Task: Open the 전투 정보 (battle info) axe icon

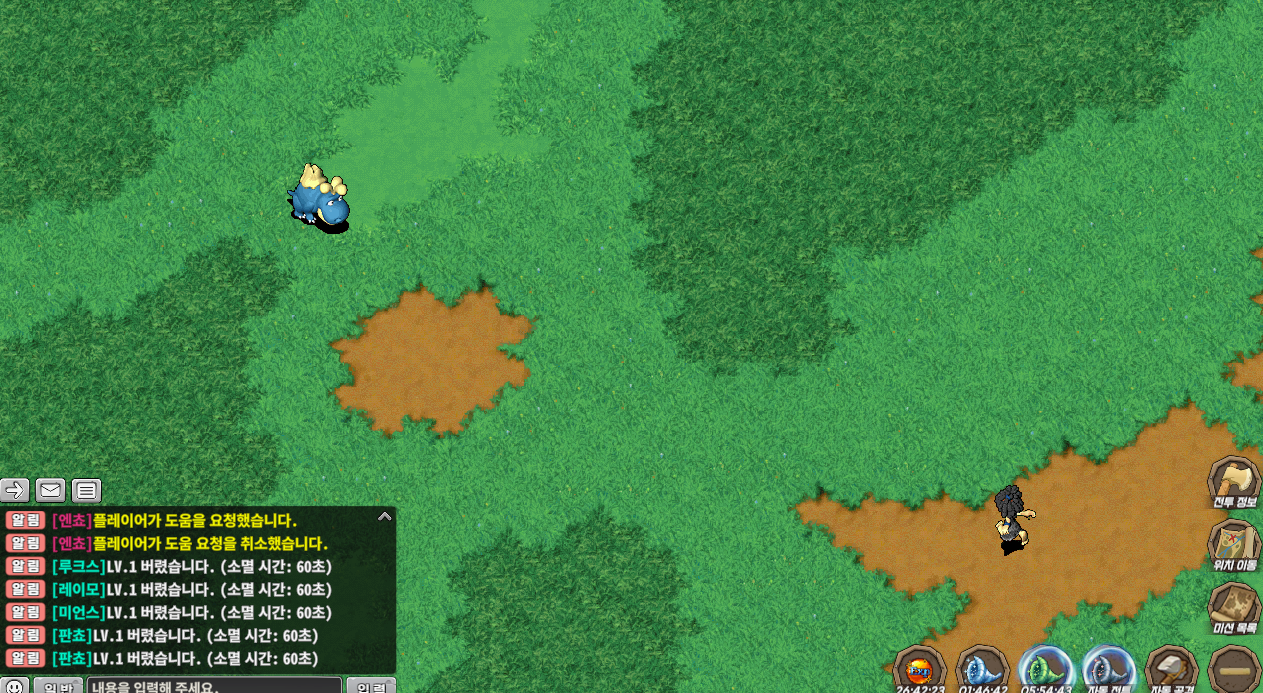Action: (1233, 481)
